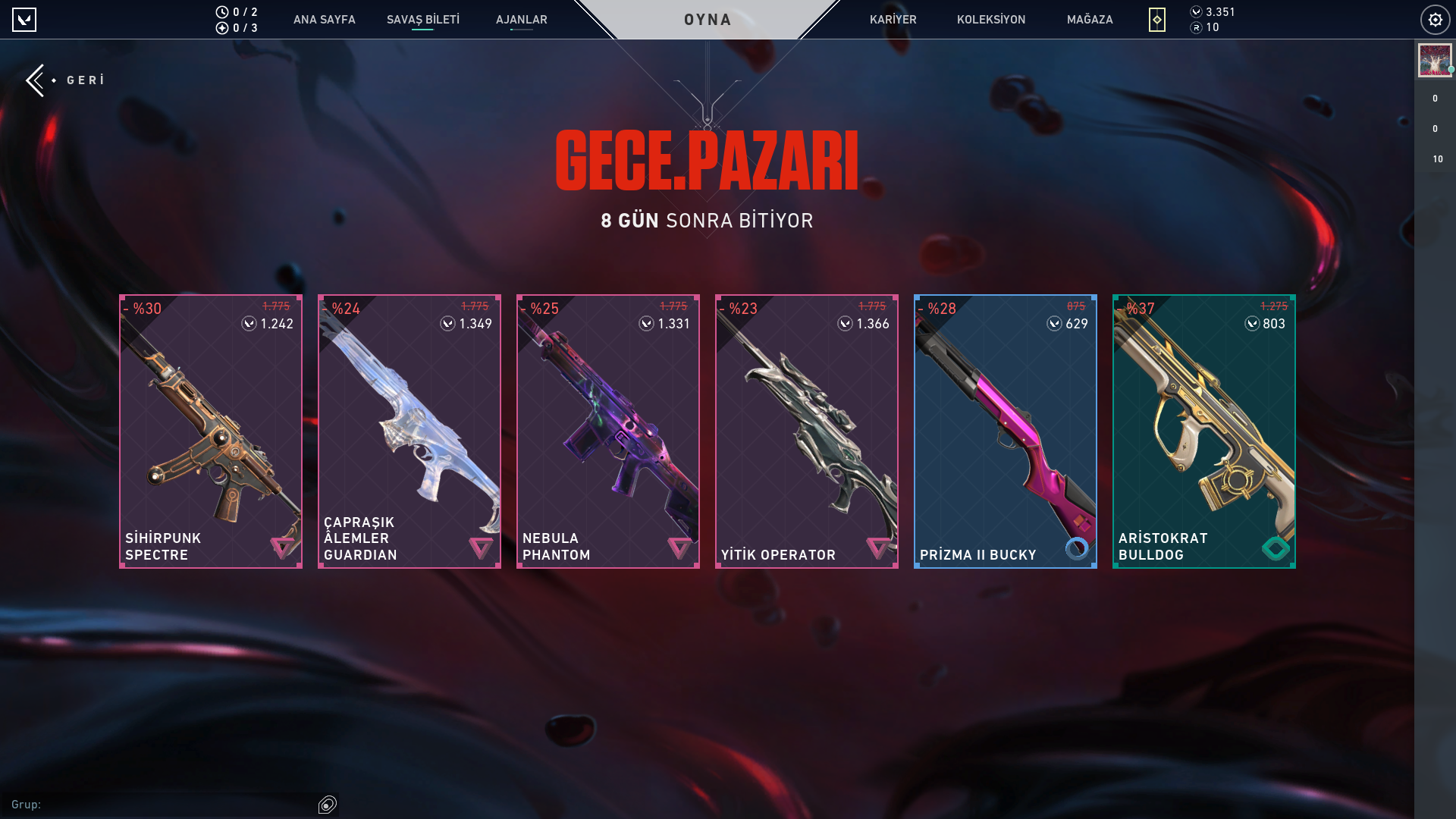Open the Kariyer tab

893,20
